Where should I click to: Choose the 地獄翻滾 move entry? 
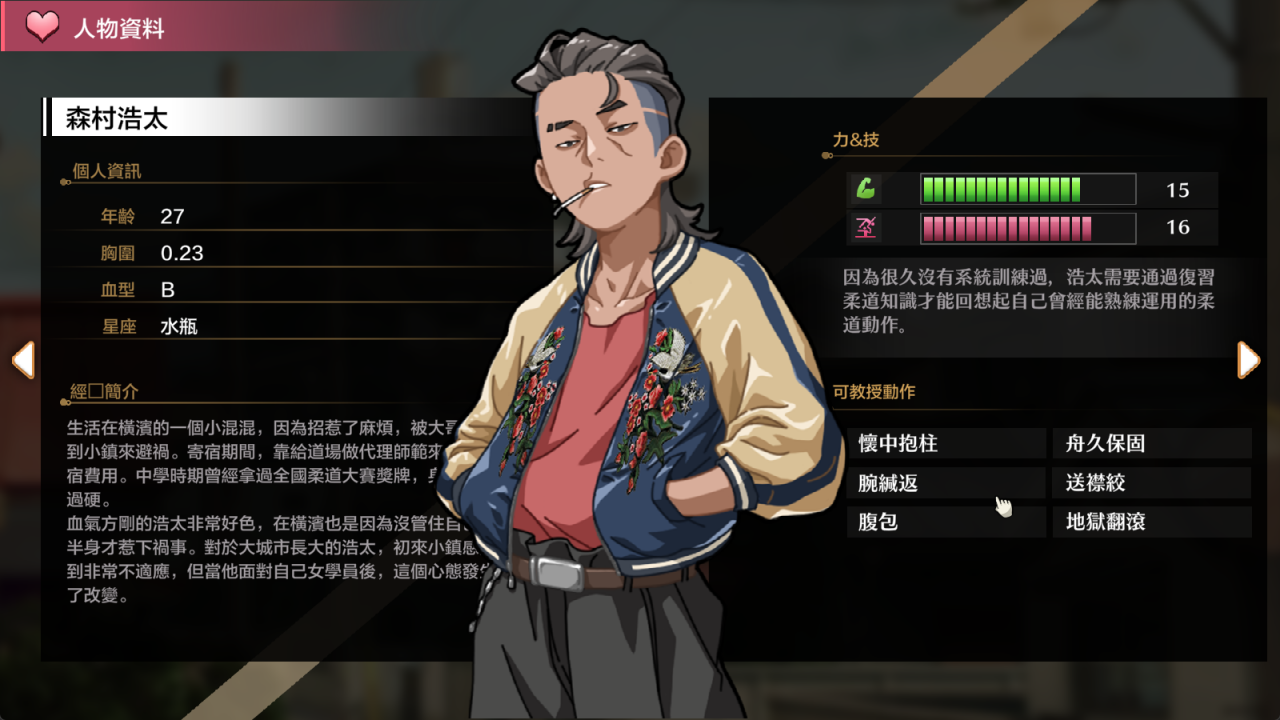click(1151, 522)
